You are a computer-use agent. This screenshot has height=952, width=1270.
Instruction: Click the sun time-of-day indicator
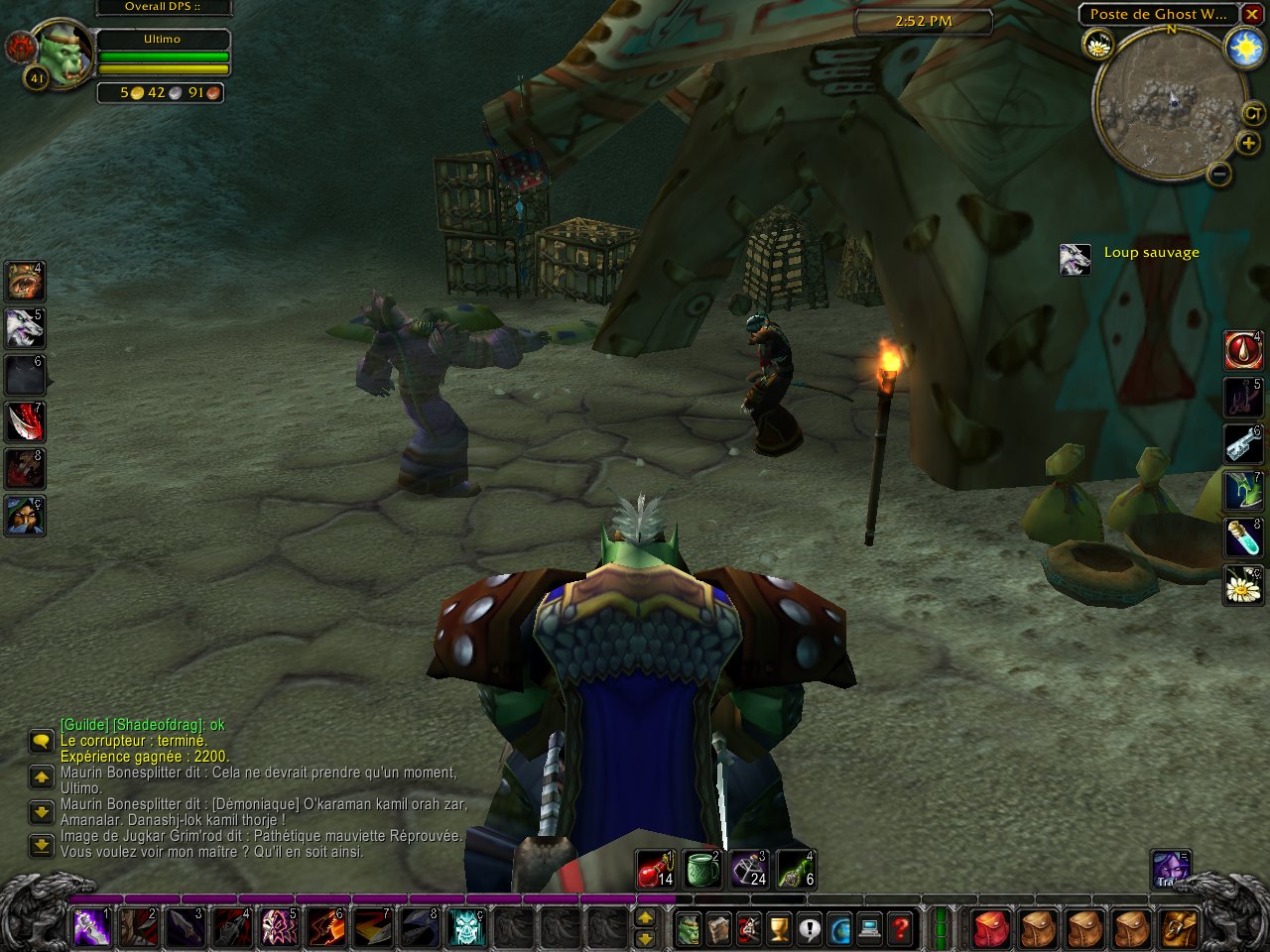tap(1245, 49)
